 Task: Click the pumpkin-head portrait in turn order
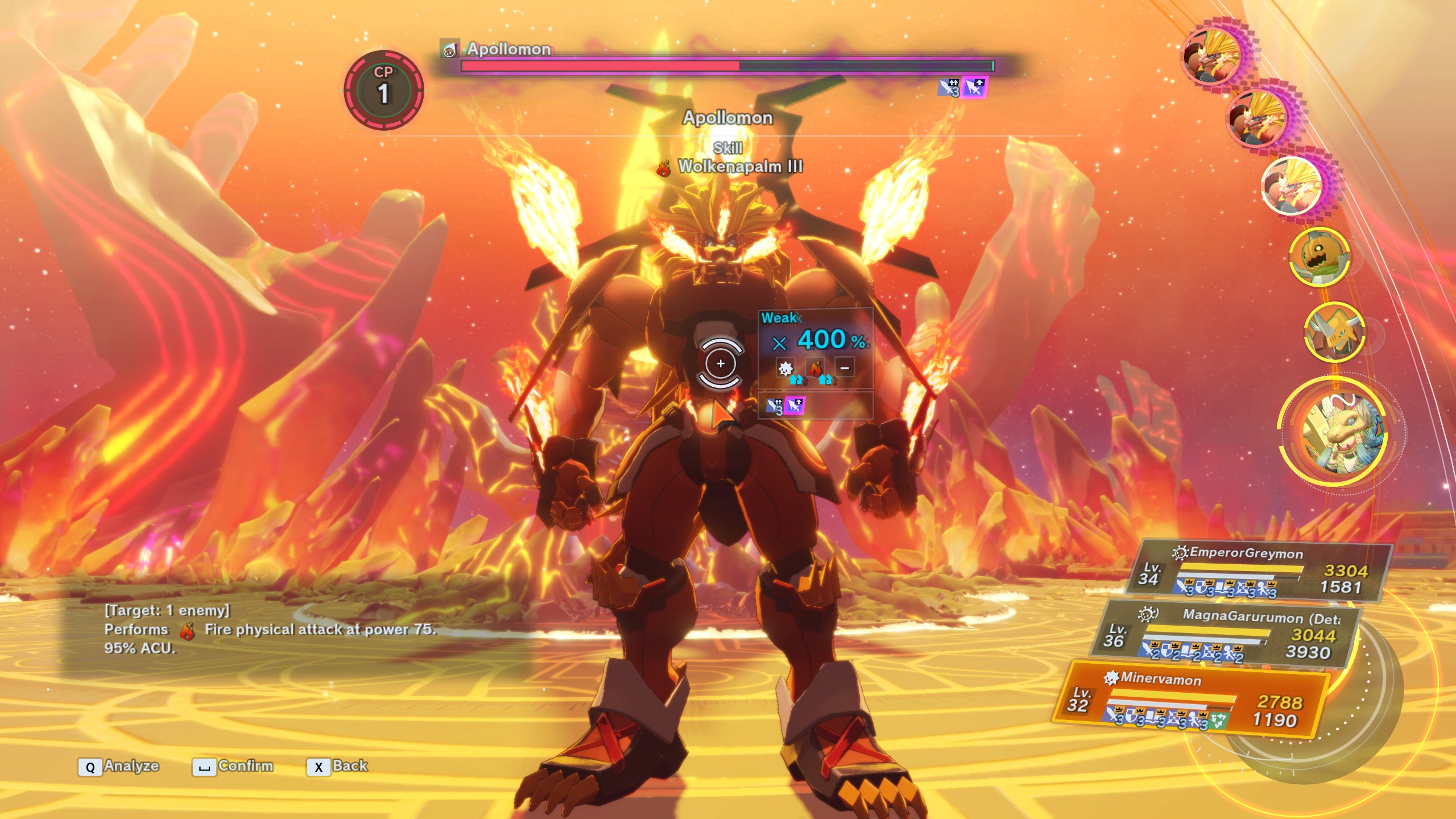[x=1318, y=257]
